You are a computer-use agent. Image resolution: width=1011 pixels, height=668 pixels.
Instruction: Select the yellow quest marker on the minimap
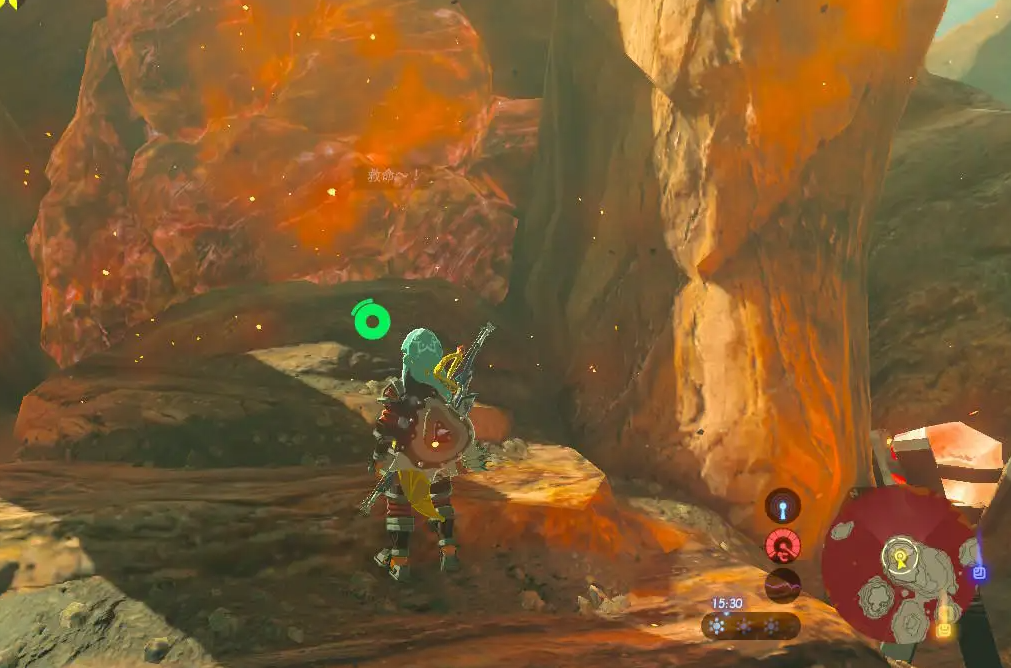(x=942, y=630)
